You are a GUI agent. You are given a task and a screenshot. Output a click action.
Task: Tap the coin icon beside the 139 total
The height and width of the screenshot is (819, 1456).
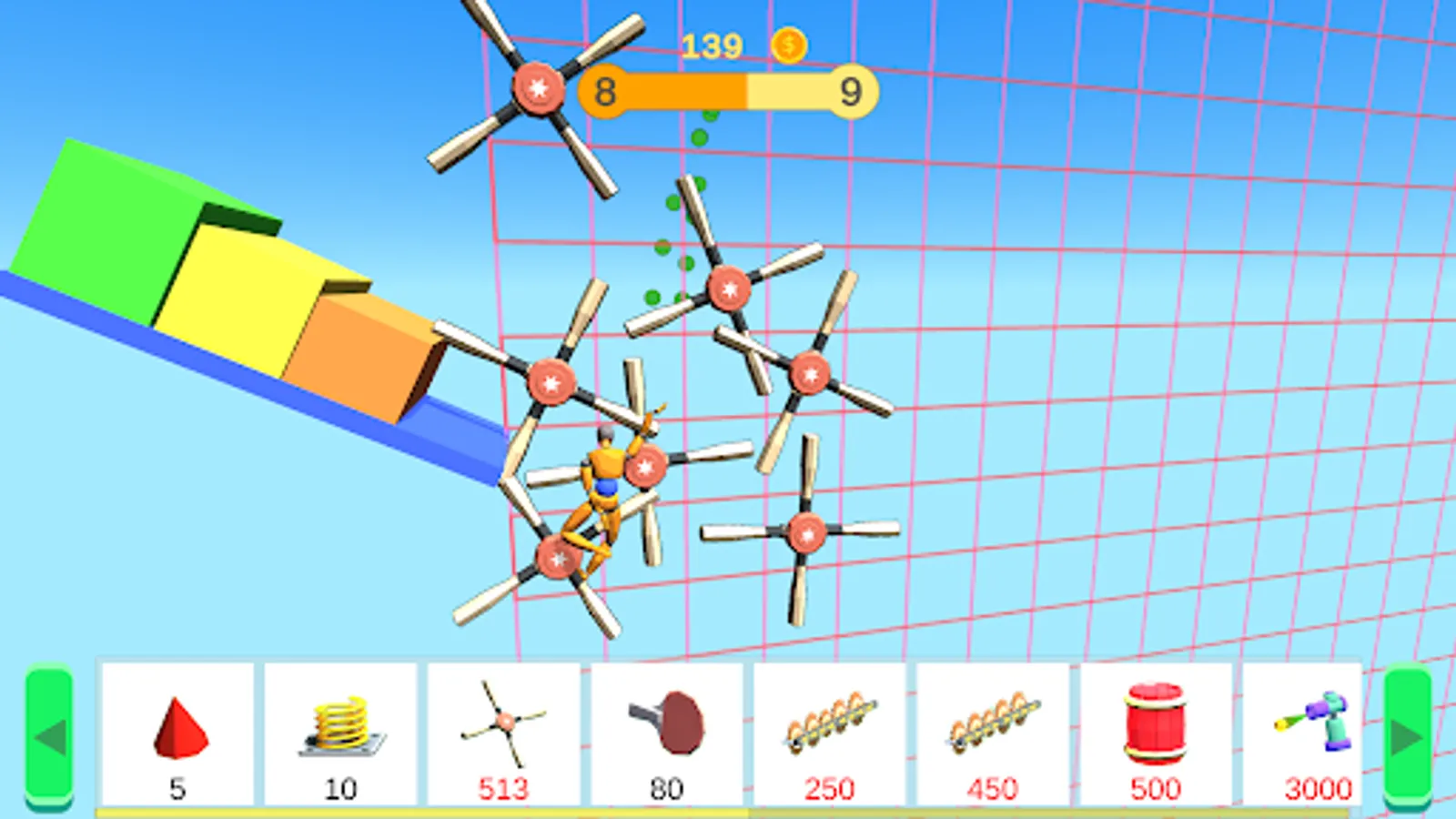pos(788,44)
